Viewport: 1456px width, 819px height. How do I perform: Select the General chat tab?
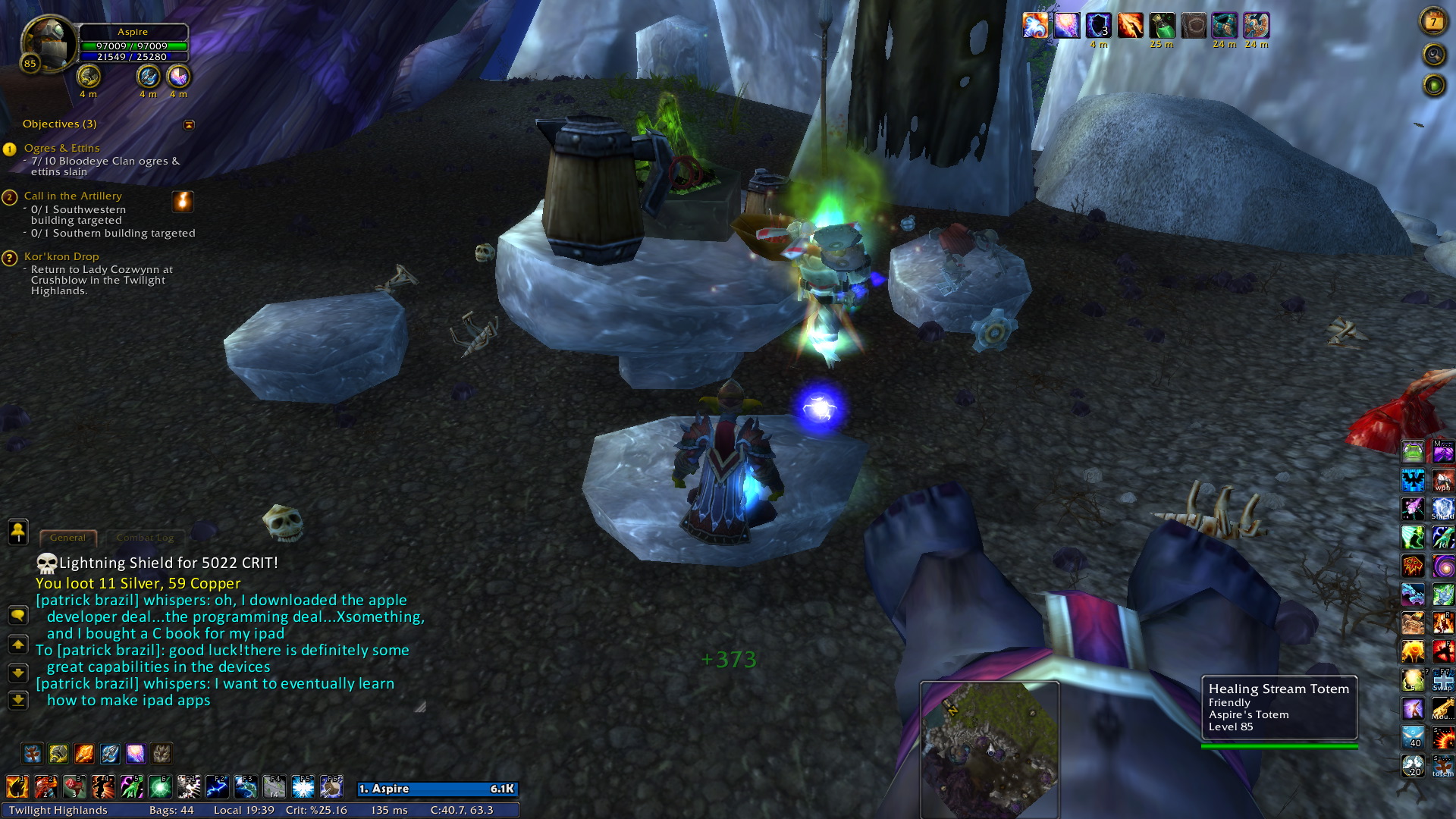[x=67, y=538]
